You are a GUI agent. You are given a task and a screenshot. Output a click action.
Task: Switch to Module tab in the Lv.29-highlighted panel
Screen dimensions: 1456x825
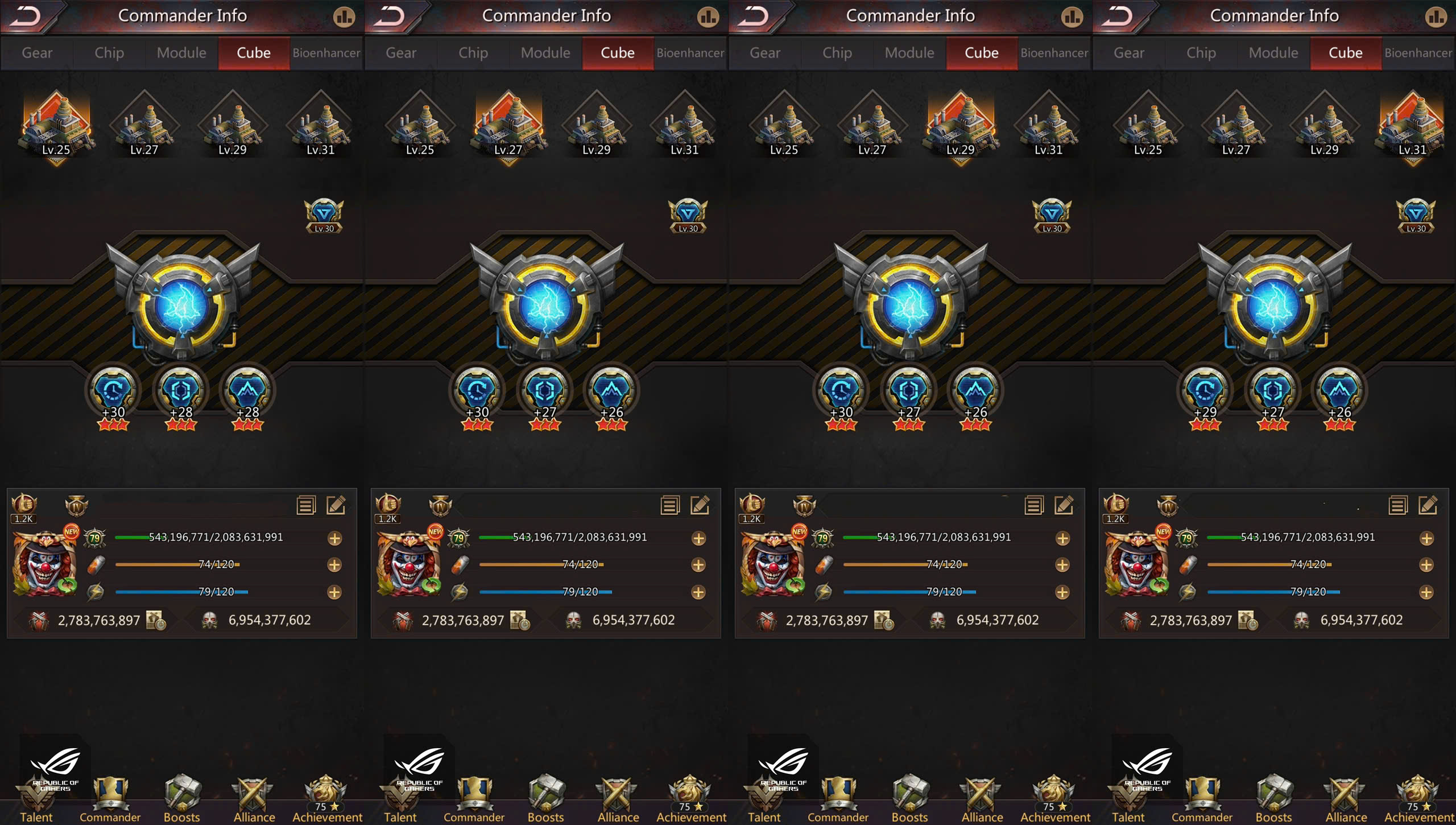pyautogui.click(x=909, y=53)
